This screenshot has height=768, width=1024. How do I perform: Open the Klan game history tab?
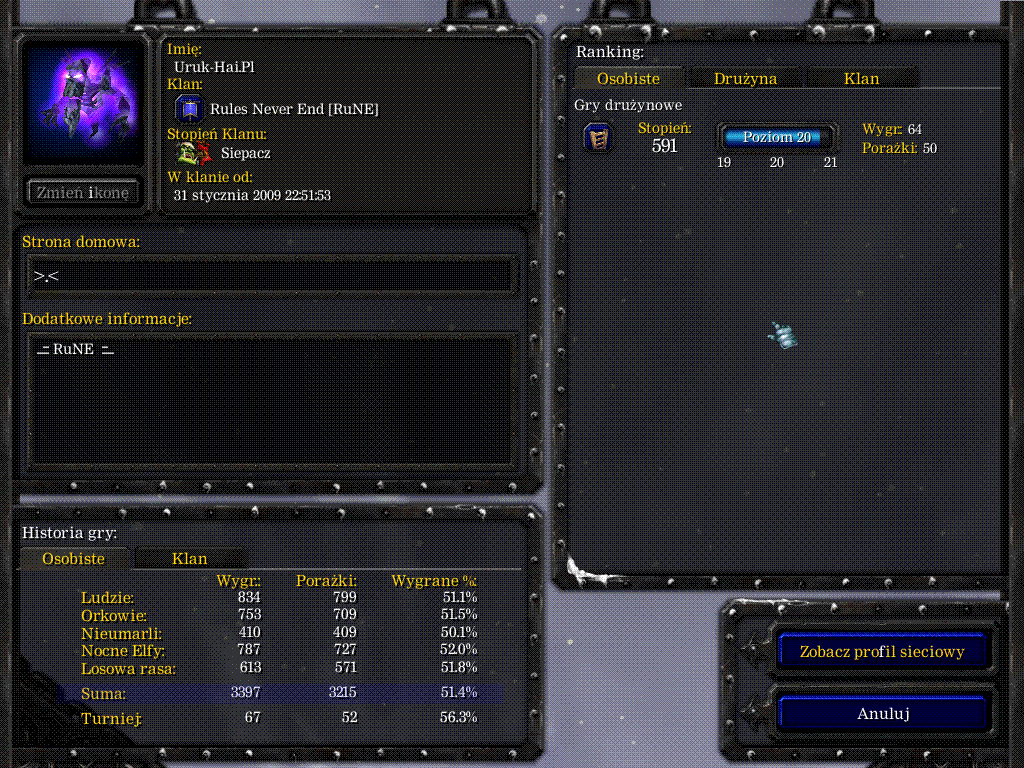189,558
